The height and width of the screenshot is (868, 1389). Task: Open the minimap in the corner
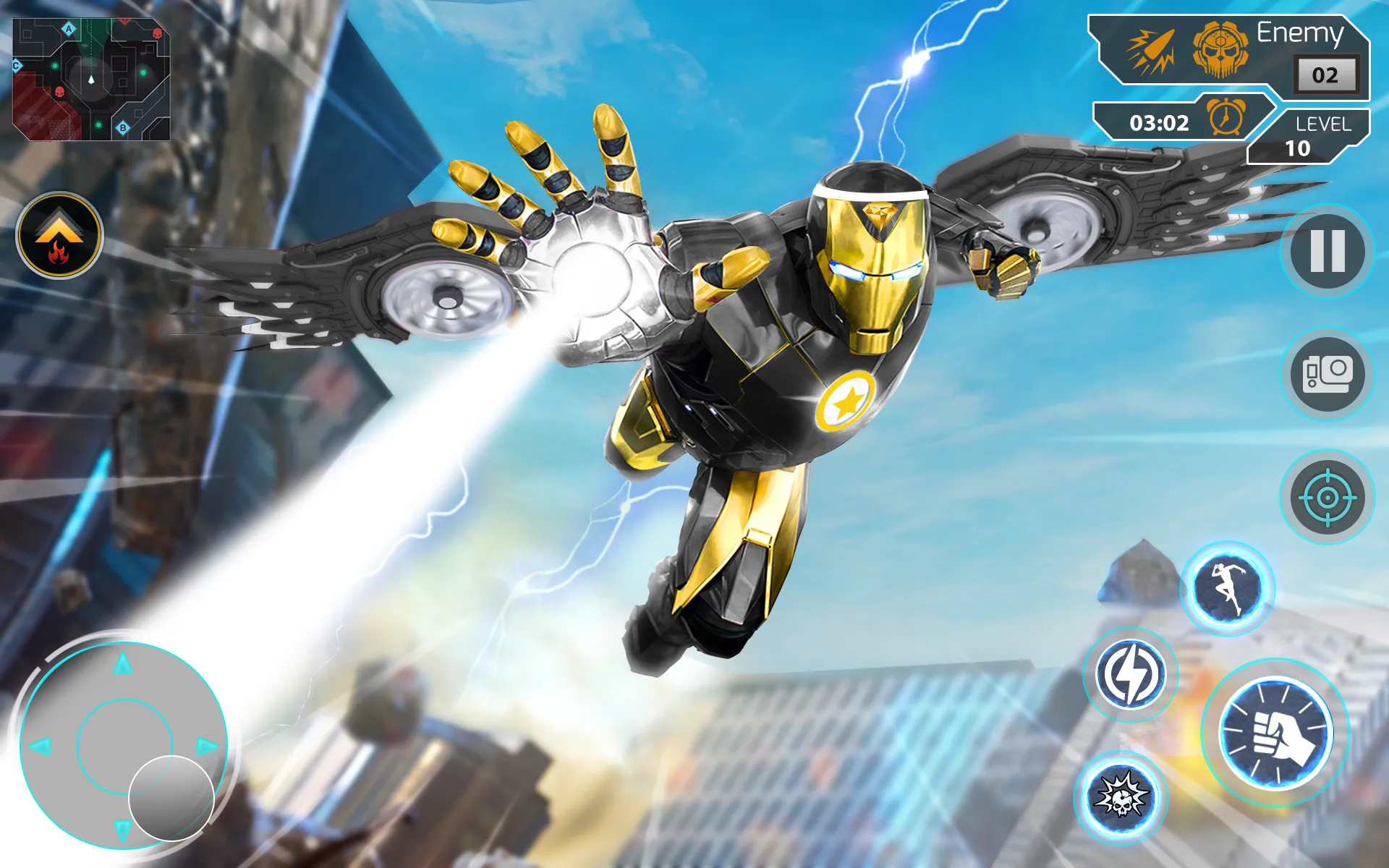pos(92,80)
